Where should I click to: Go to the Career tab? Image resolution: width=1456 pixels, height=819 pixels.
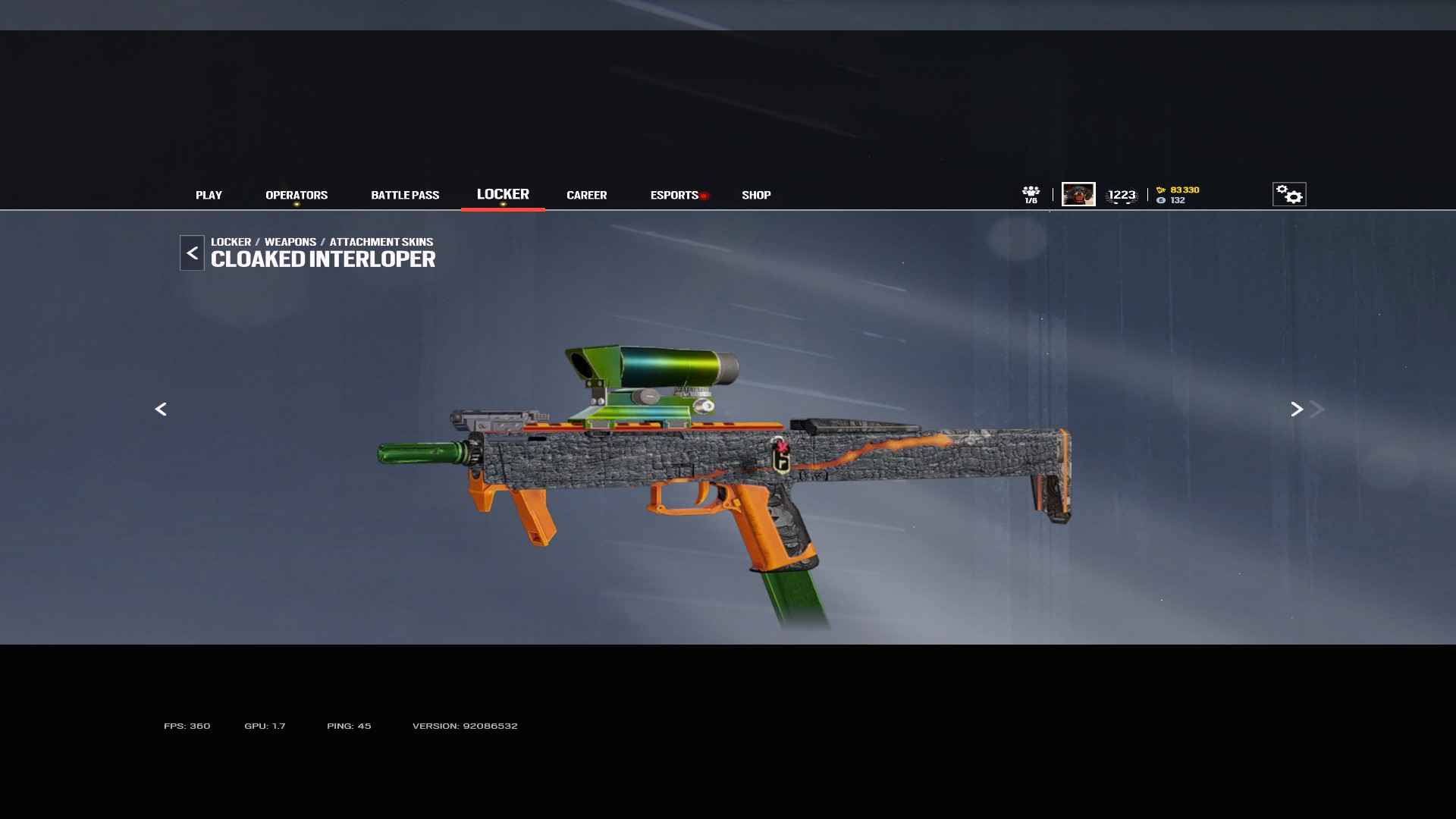click(x=586, y=195)
